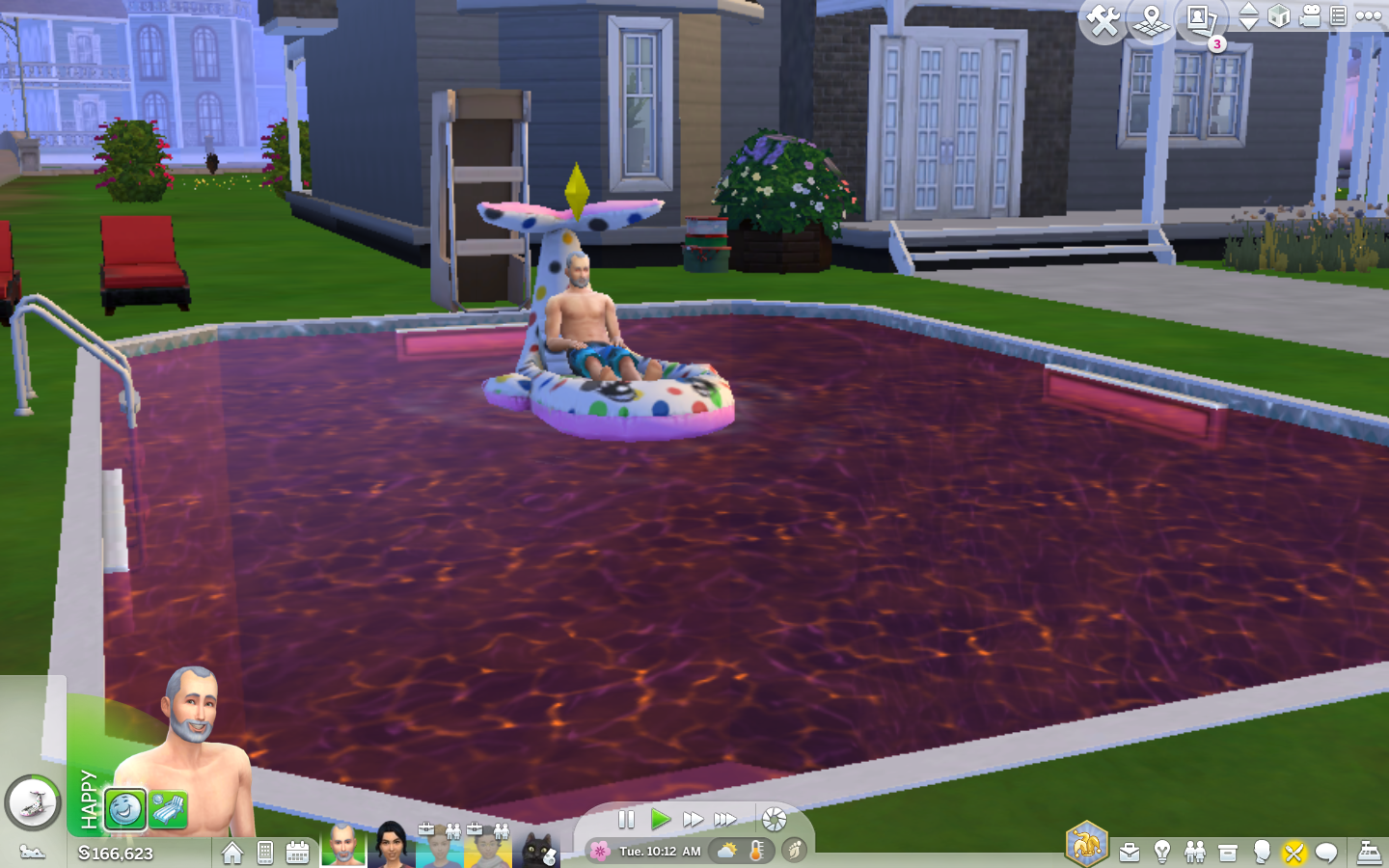Set ultra speed with the triple-arrow button

coord(726,819)
